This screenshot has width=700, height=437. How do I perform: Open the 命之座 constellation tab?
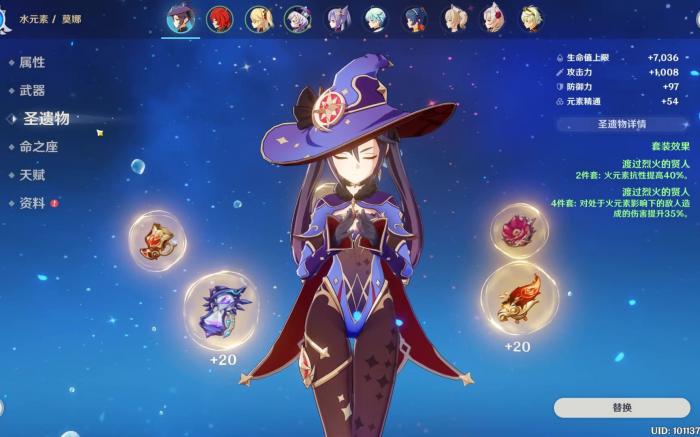pos(39,146)
